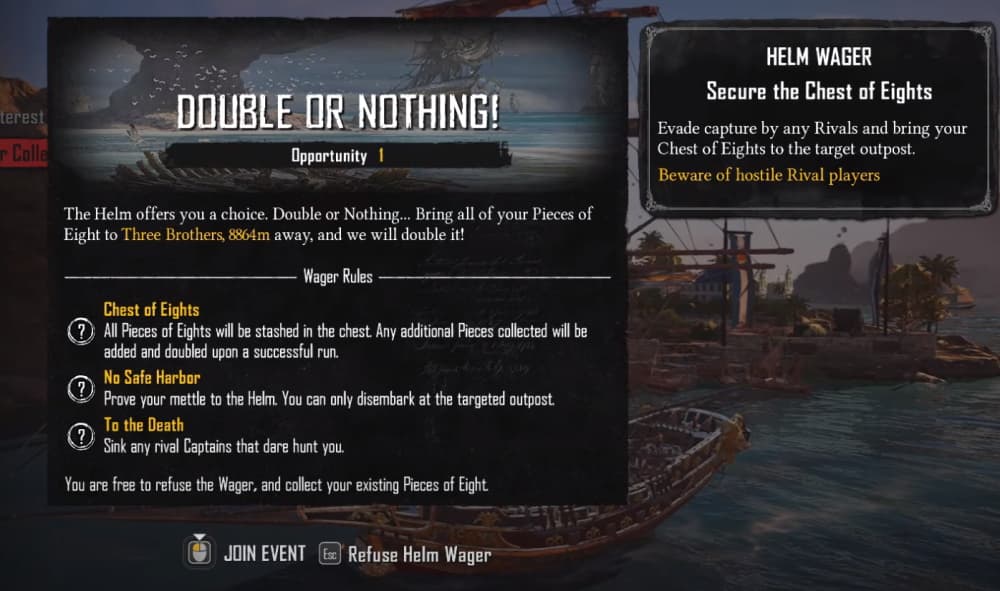Image resolution: width=1000 pixels, height=591 pixels.
Task: Open the Chest of Eights rule help icon
Action: (x=80, y=332)
